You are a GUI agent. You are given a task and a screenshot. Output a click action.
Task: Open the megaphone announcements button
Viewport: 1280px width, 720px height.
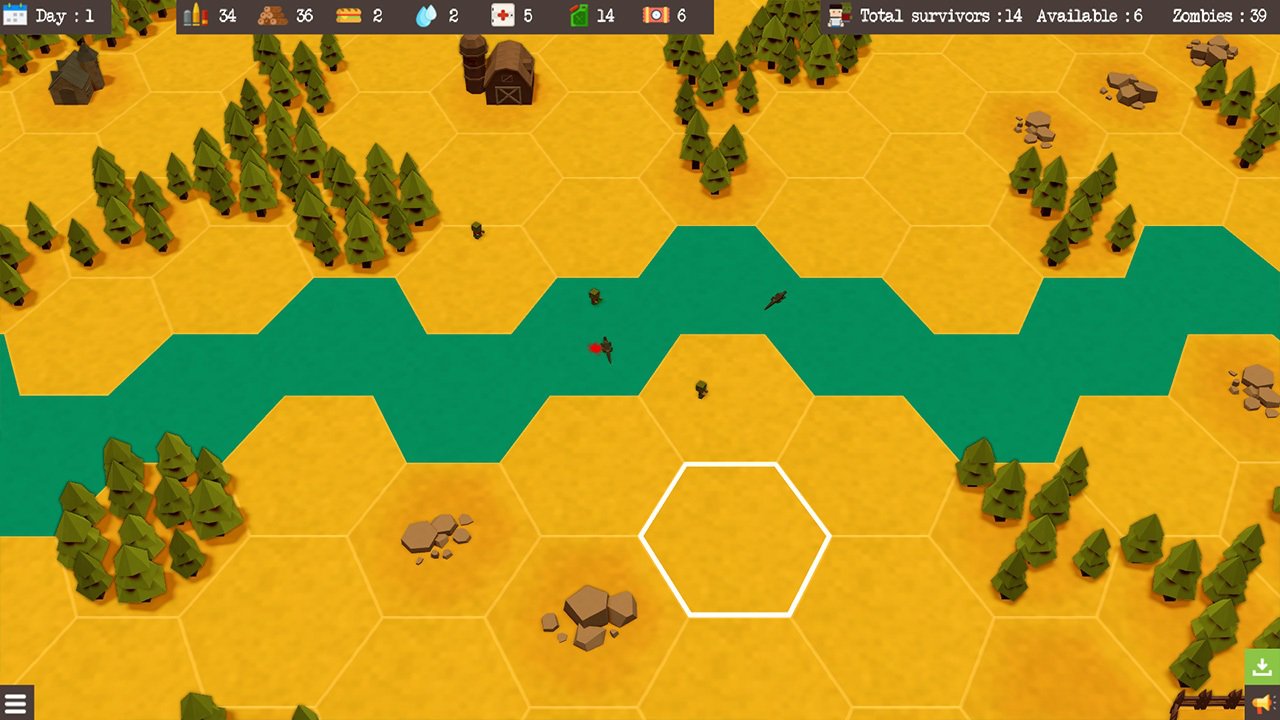tap(1262, 703)
